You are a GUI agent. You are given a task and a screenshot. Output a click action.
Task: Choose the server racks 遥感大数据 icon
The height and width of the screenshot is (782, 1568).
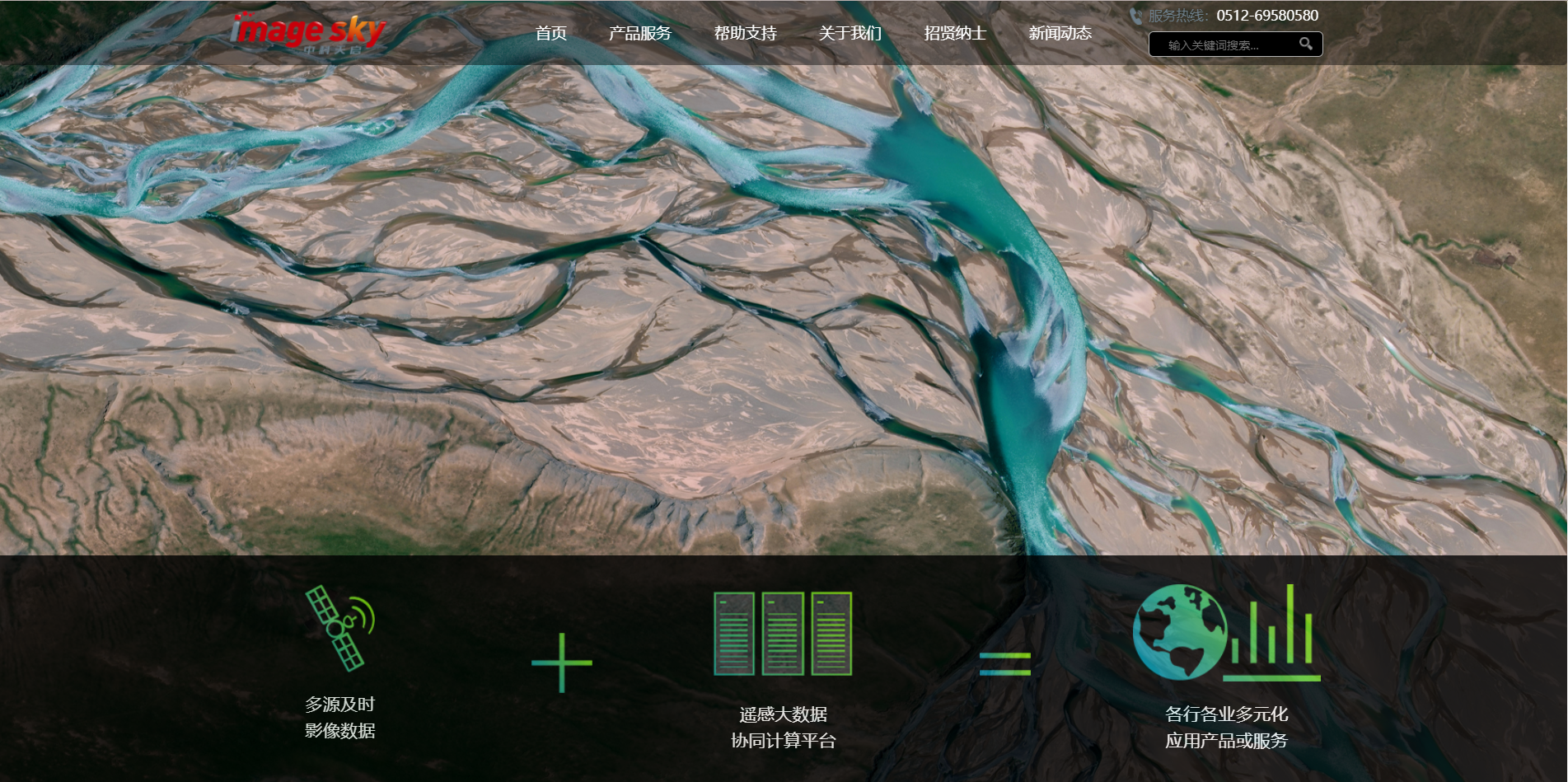(783, 634)
